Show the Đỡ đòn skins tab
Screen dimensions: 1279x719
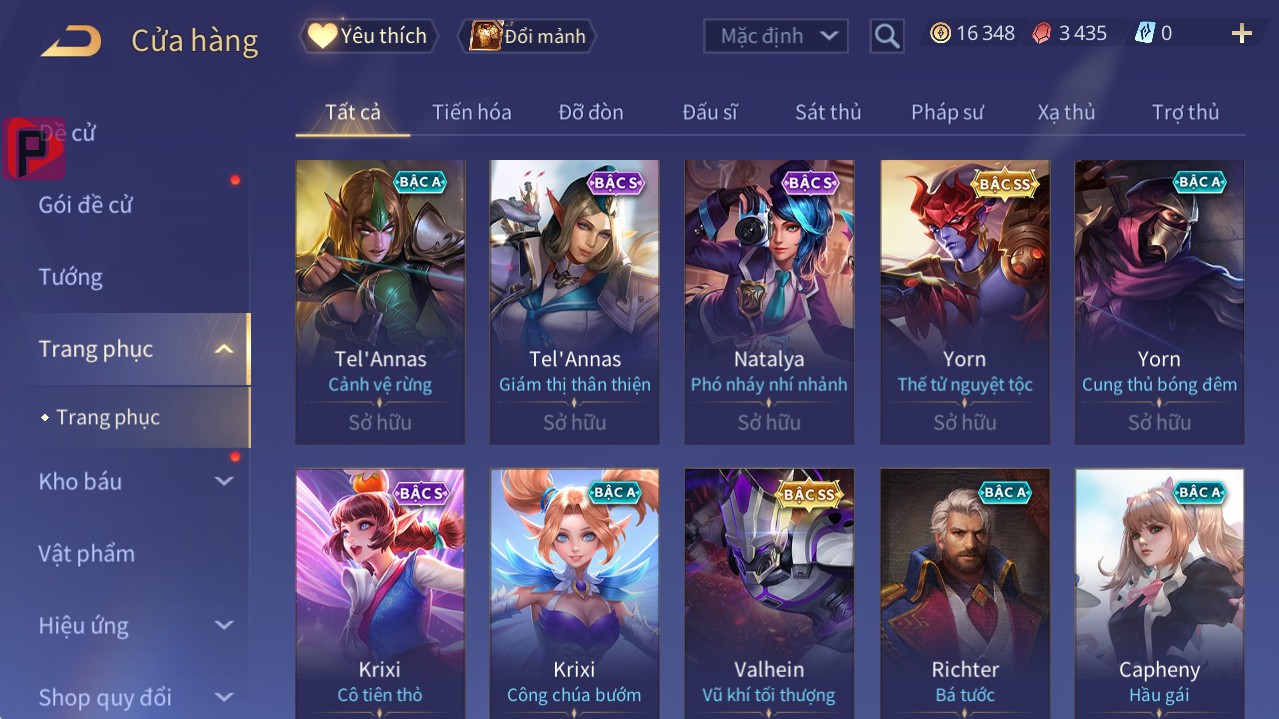590,112
